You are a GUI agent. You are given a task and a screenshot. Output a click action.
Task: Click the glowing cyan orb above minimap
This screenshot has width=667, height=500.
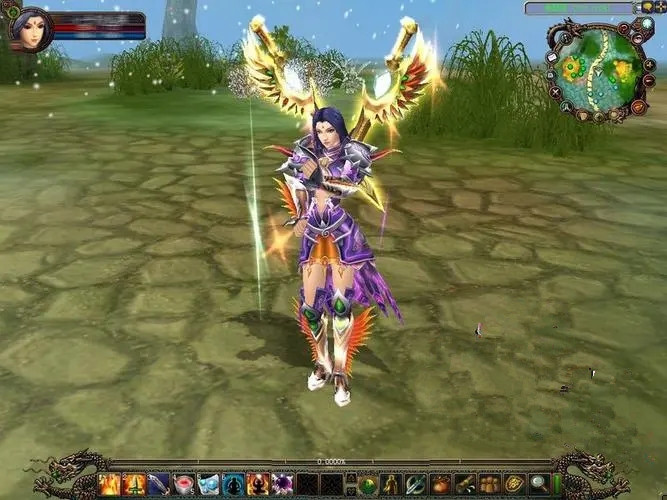point(647,22)
